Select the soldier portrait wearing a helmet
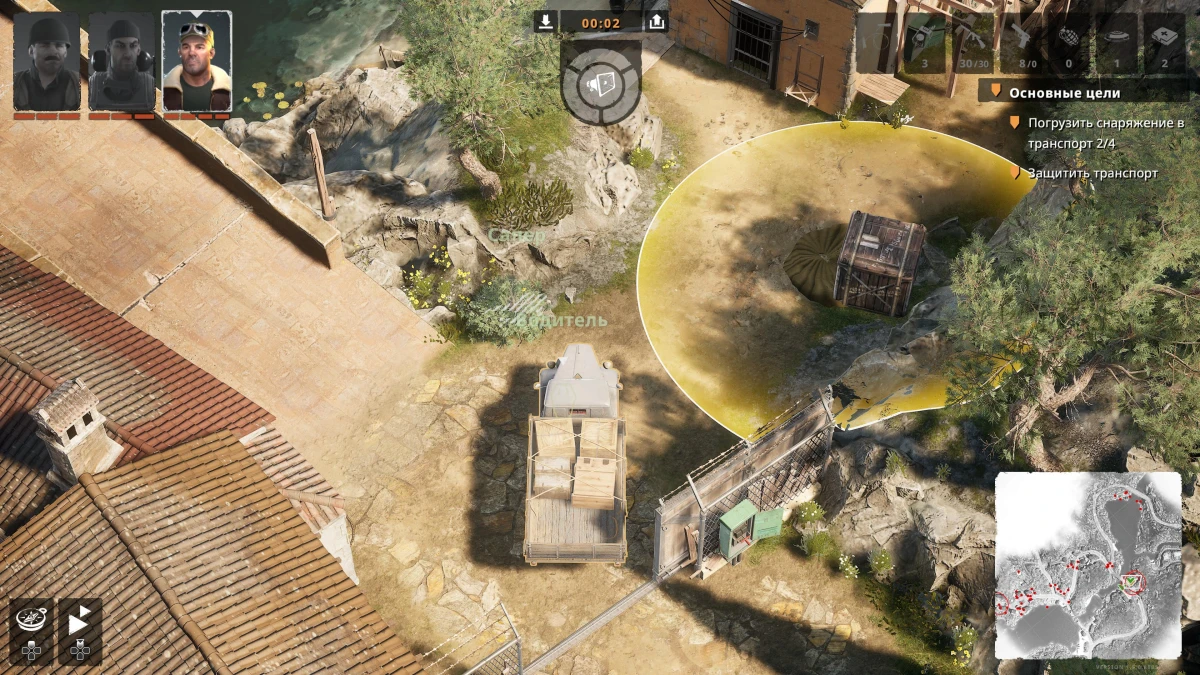Screen dimensions: 1200x675 [x=47, y=61]
